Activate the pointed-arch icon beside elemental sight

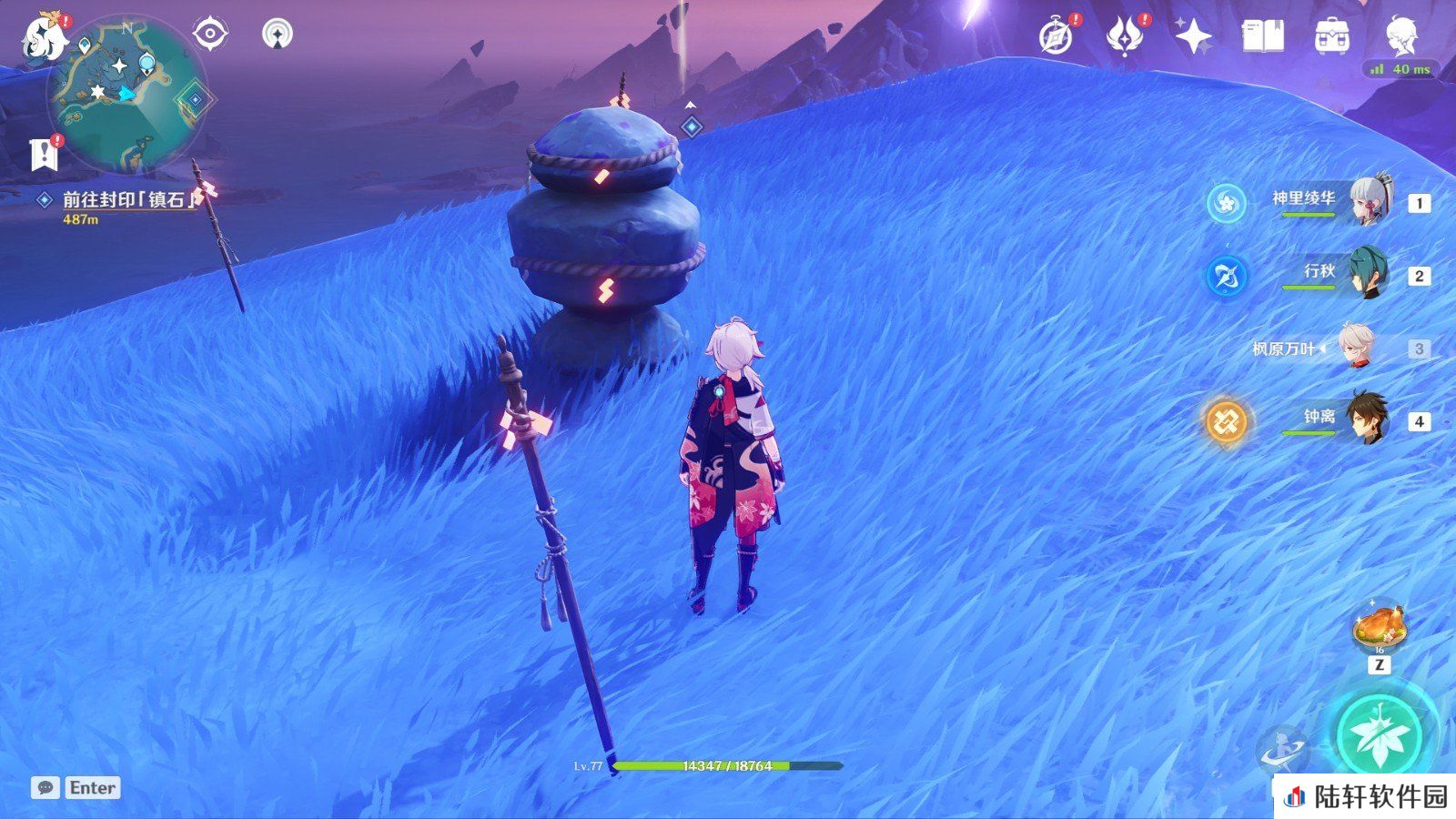[278, 35]
